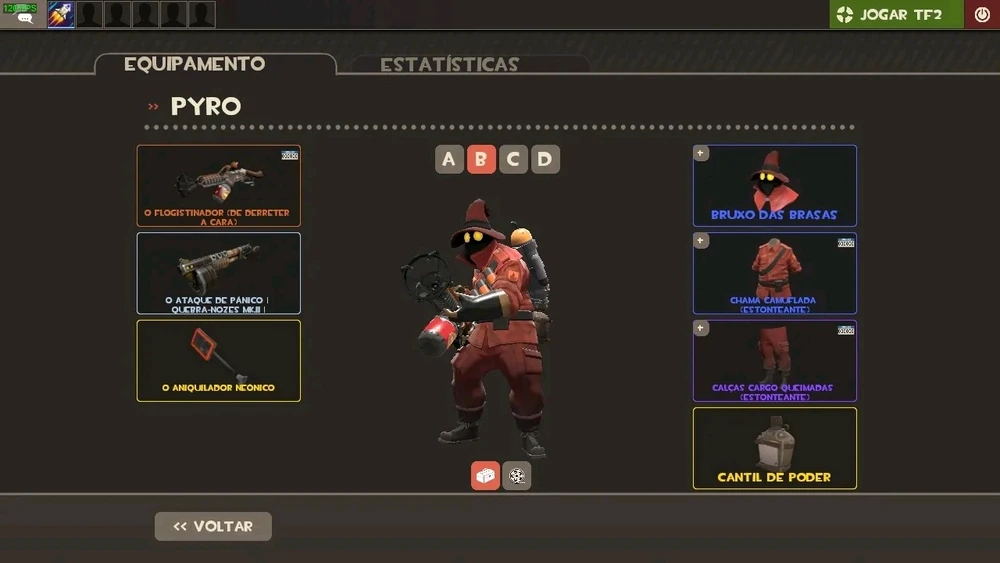
Task: Switch to loadout preset C
Action: [513, 159]
